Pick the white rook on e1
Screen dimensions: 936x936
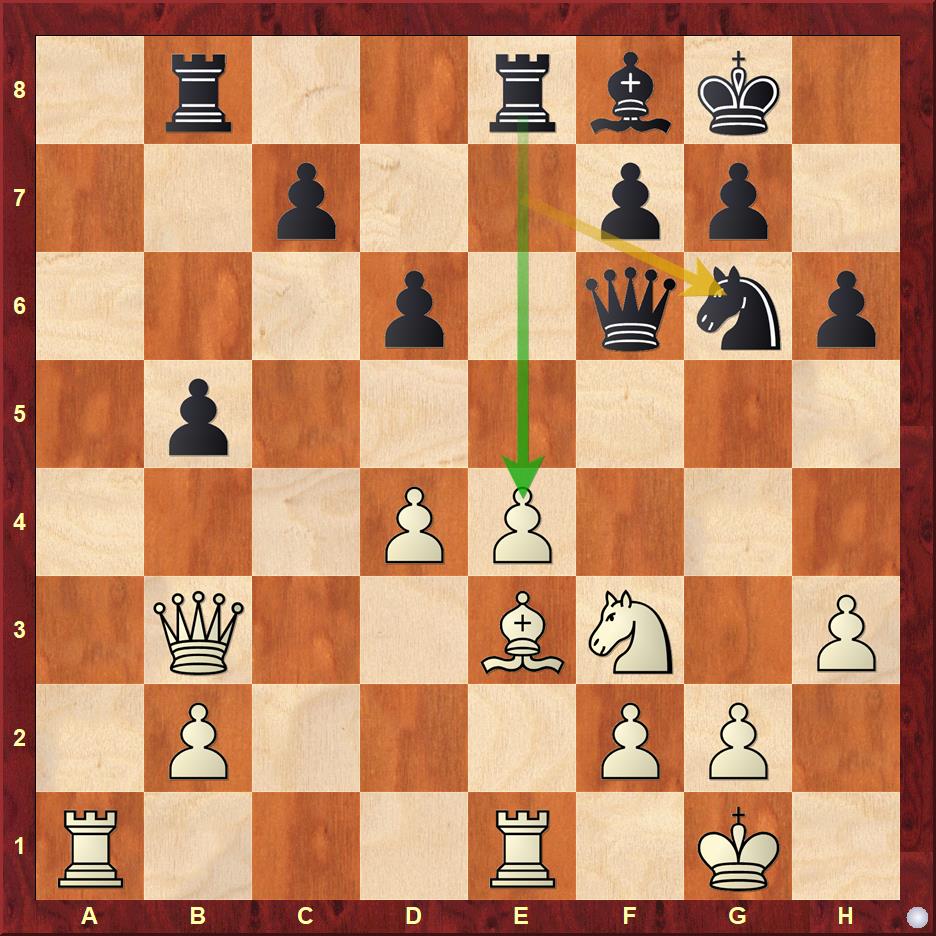522,846
